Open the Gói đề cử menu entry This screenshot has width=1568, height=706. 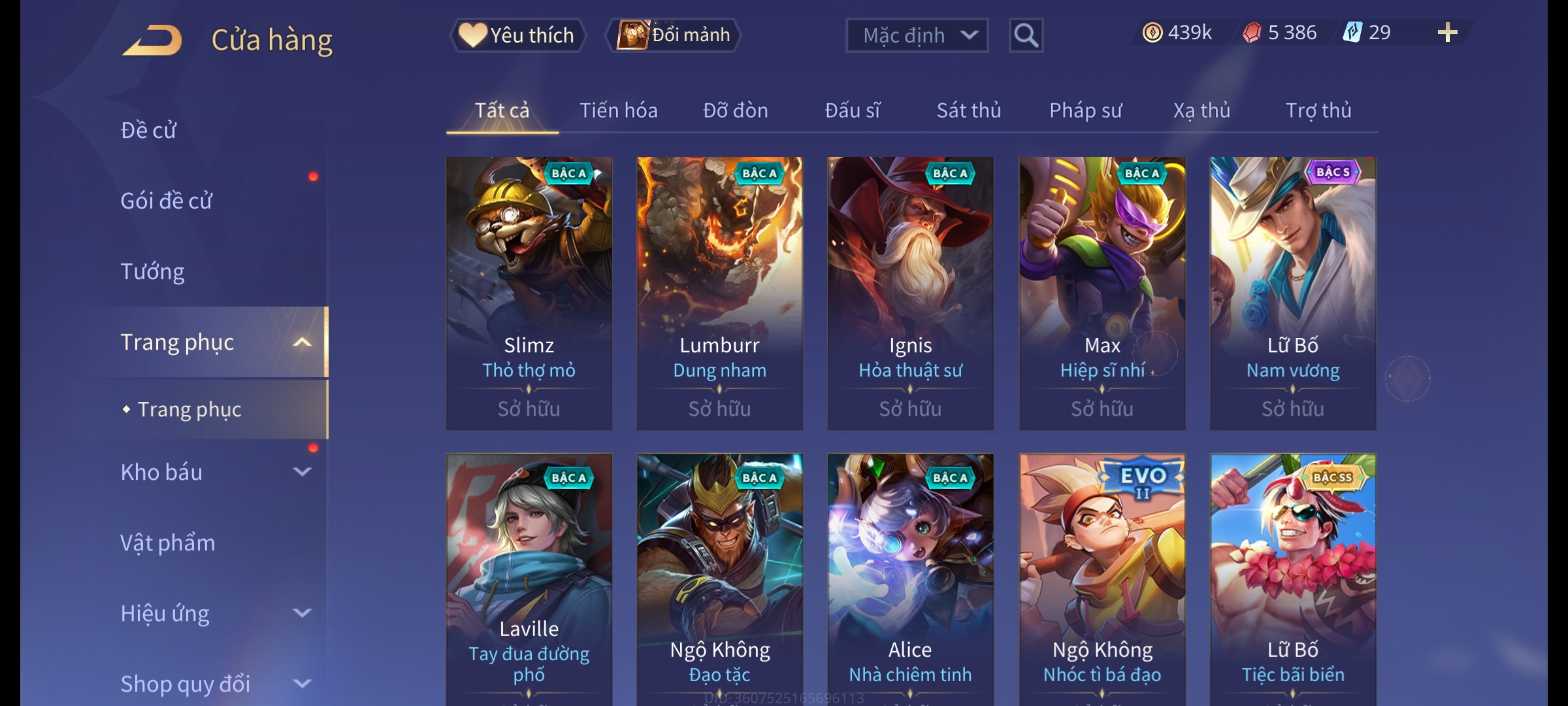(x=167, y=201)
